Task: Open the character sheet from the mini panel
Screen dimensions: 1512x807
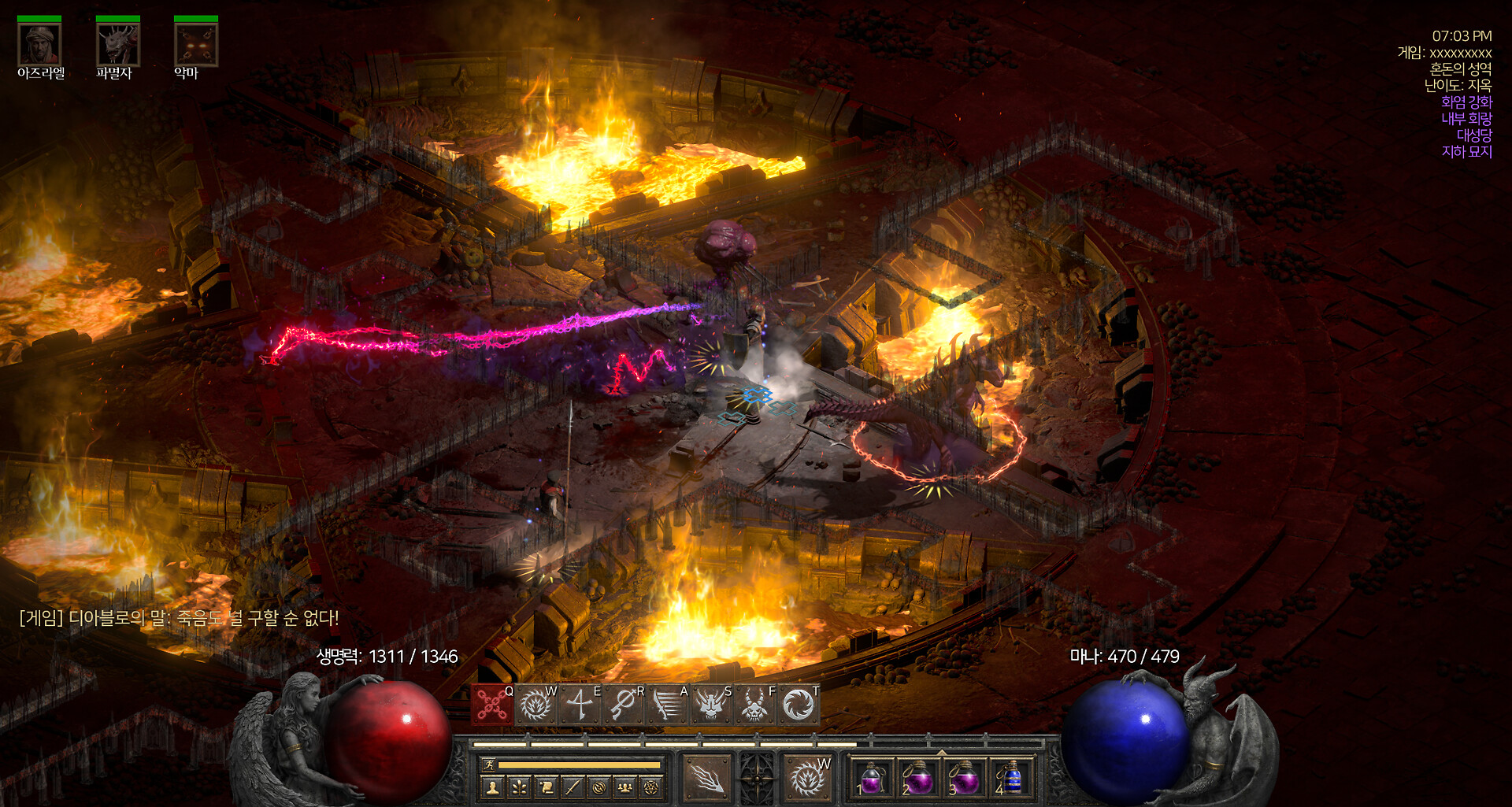Action: 494,787
